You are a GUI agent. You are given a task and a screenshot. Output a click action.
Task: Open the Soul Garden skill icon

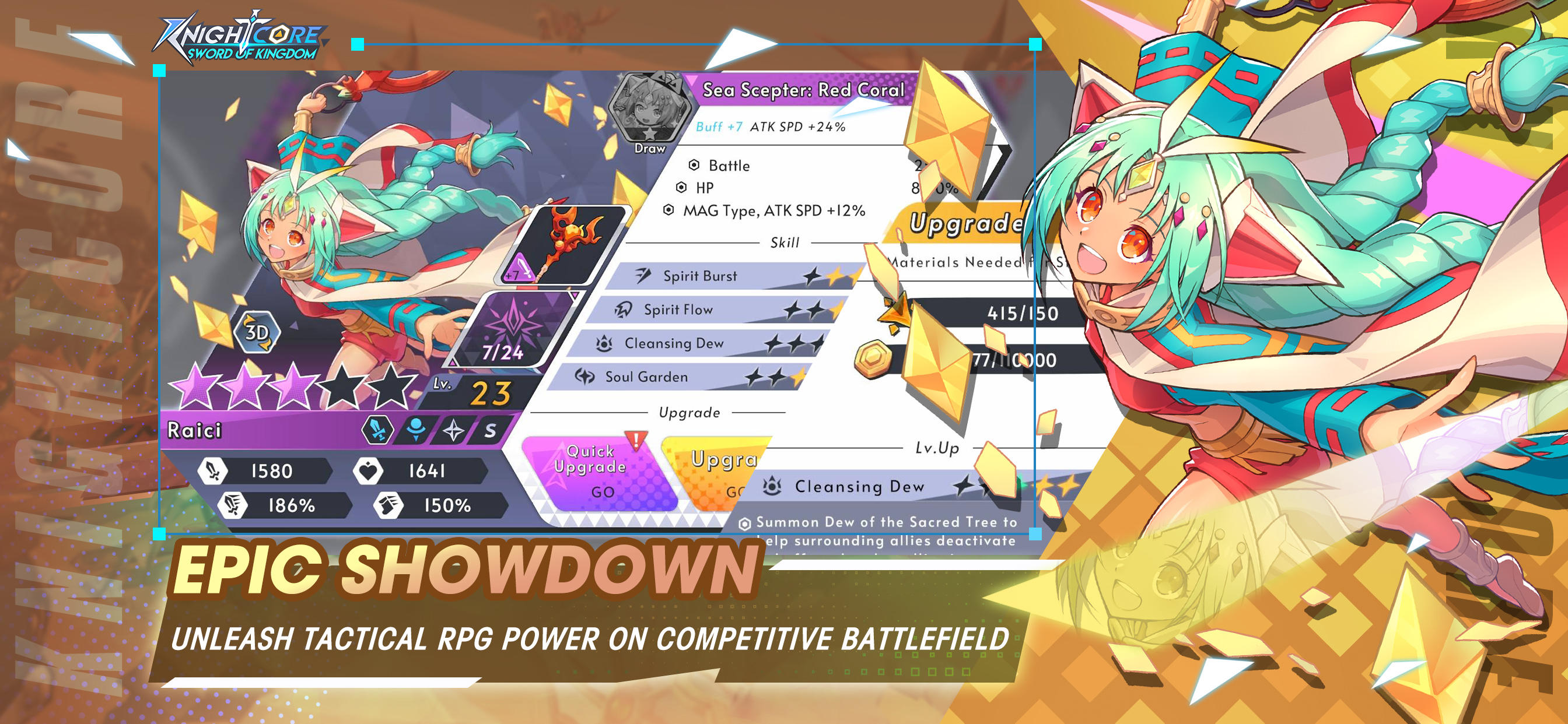(586, 377)
